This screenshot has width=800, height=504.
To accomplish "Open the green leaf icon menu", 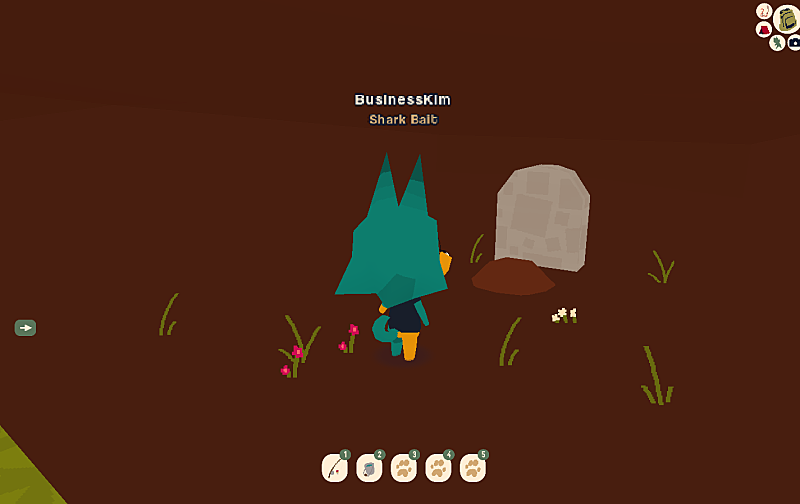I will pos(777,42).
